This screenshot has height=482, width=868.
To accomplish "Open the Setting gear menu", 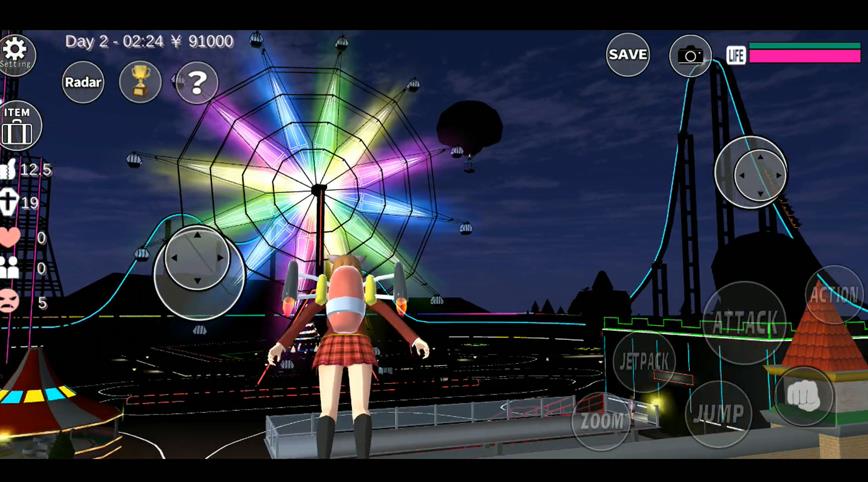I will 16,52.
